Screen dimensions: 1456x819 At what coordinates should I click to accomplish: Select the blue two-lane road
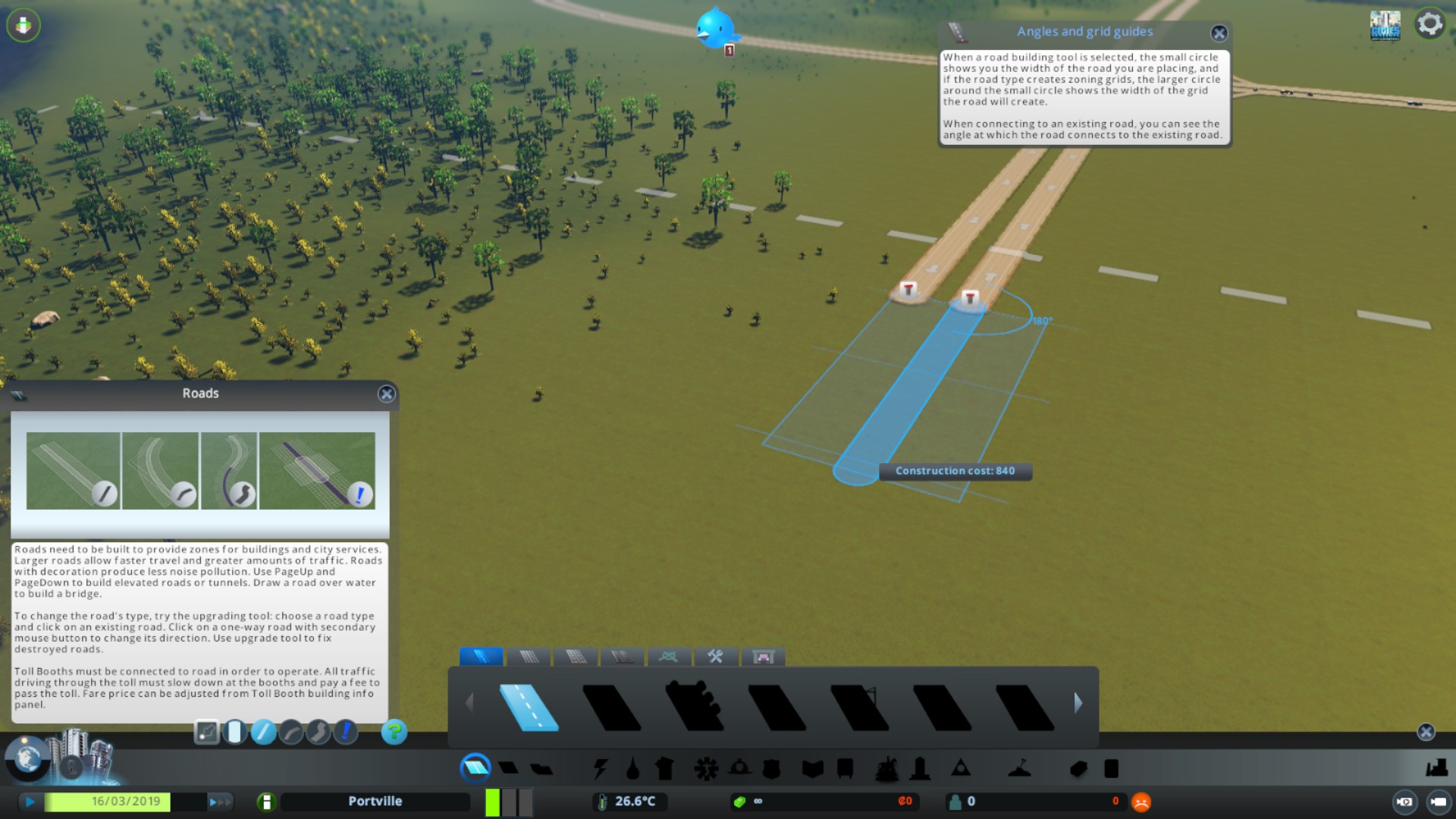click(x=529, y=707)
